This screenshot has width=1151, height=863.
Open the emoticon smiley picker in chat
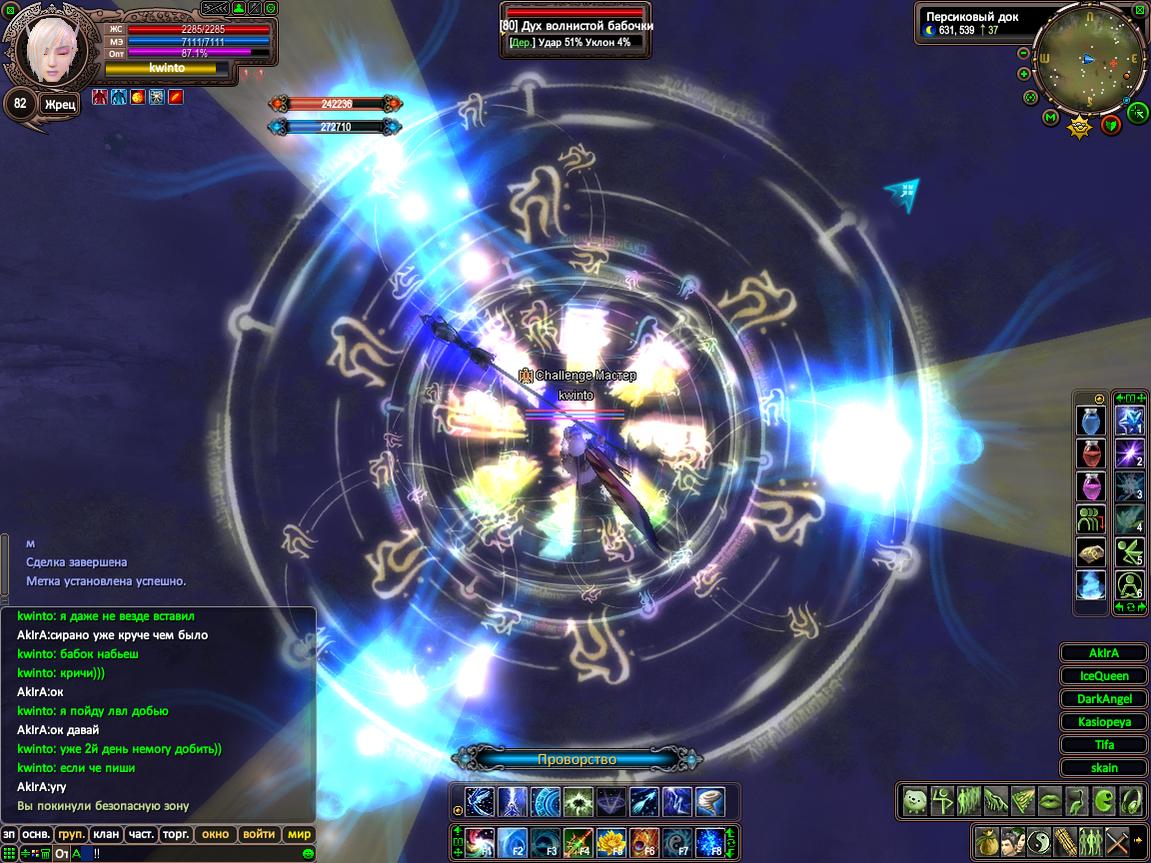[308, 853]
